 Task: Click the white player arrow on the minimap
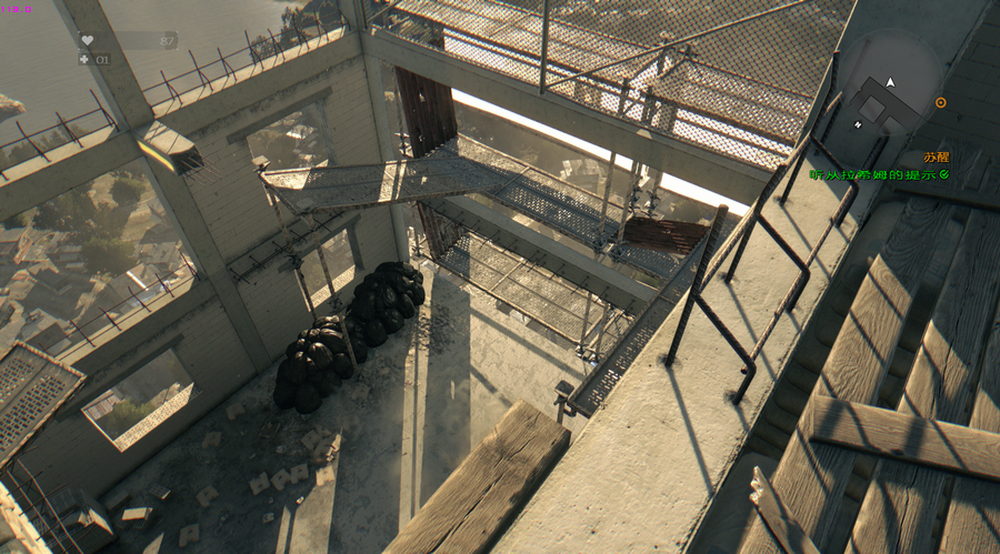(x=890, y=82)
